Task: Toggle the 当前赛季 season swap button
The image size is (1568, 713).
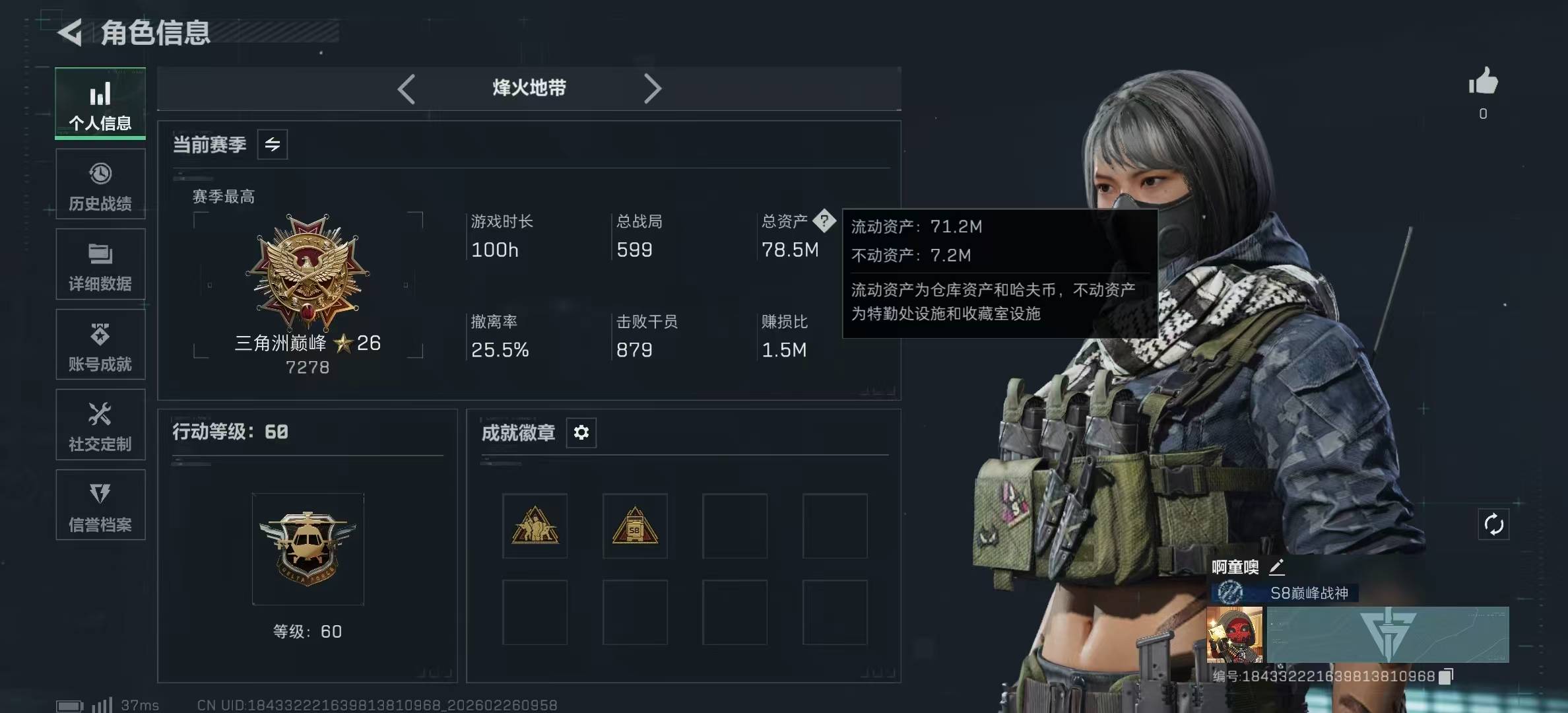Action: coord(273,145)
